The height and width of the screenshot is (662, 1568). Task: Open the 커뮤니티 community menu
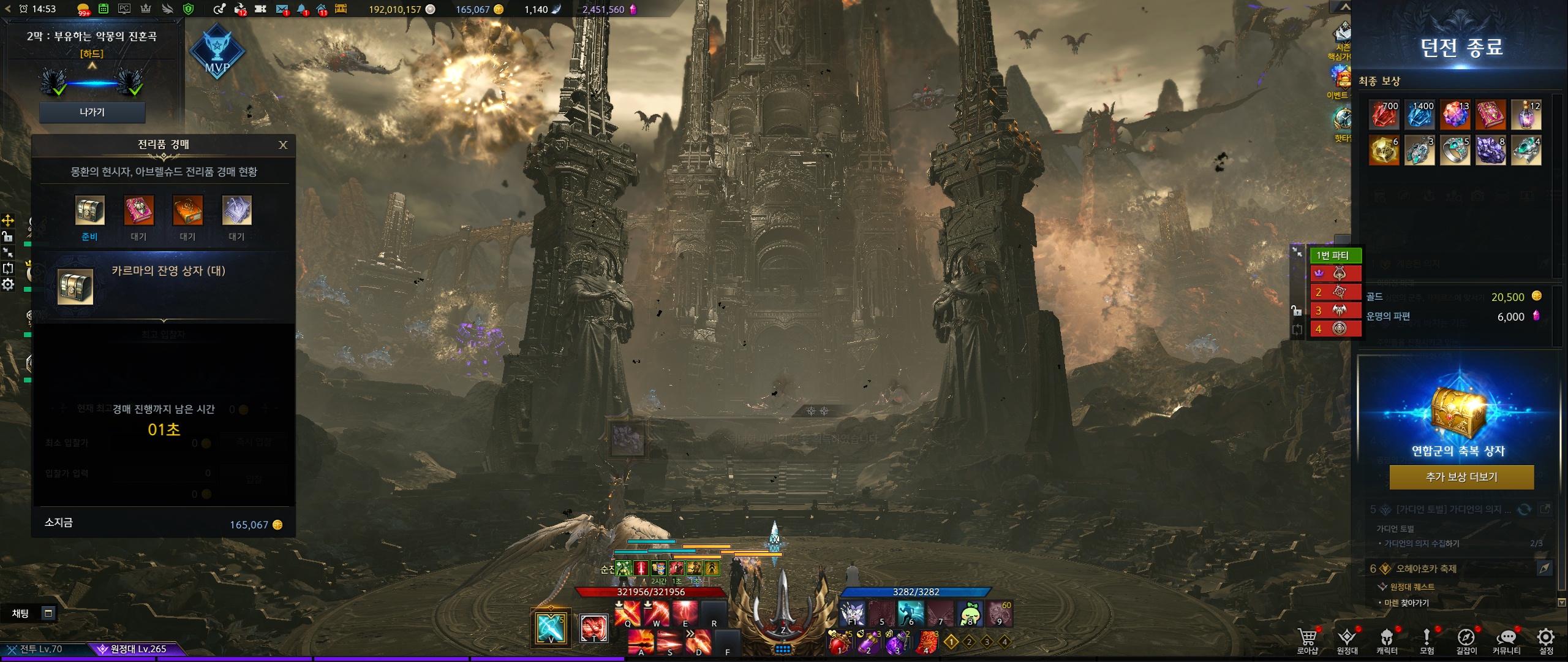(1506, 639)
